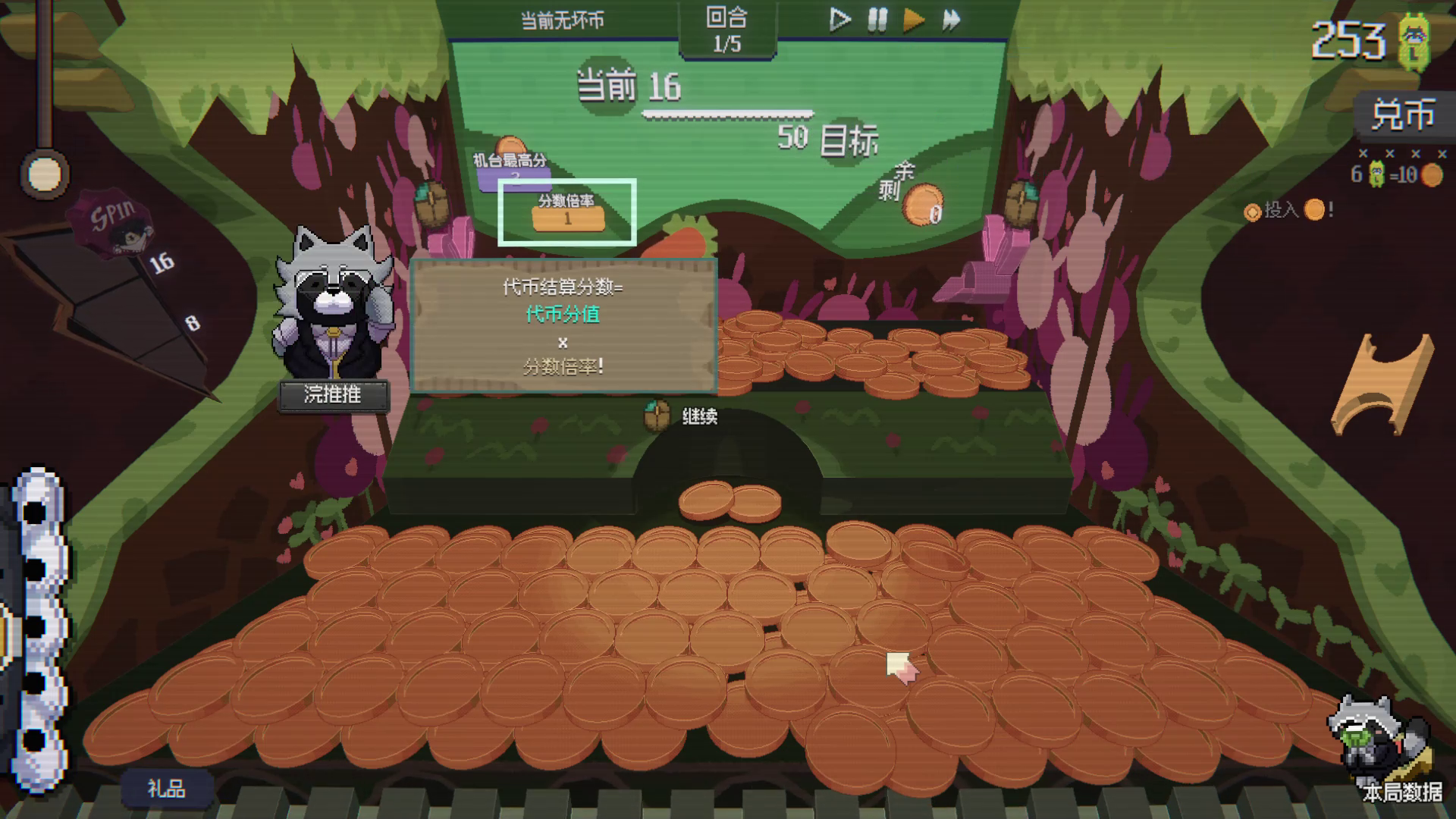
Task: Open the 礼品 gifts panel
Action: coord(166,789)
